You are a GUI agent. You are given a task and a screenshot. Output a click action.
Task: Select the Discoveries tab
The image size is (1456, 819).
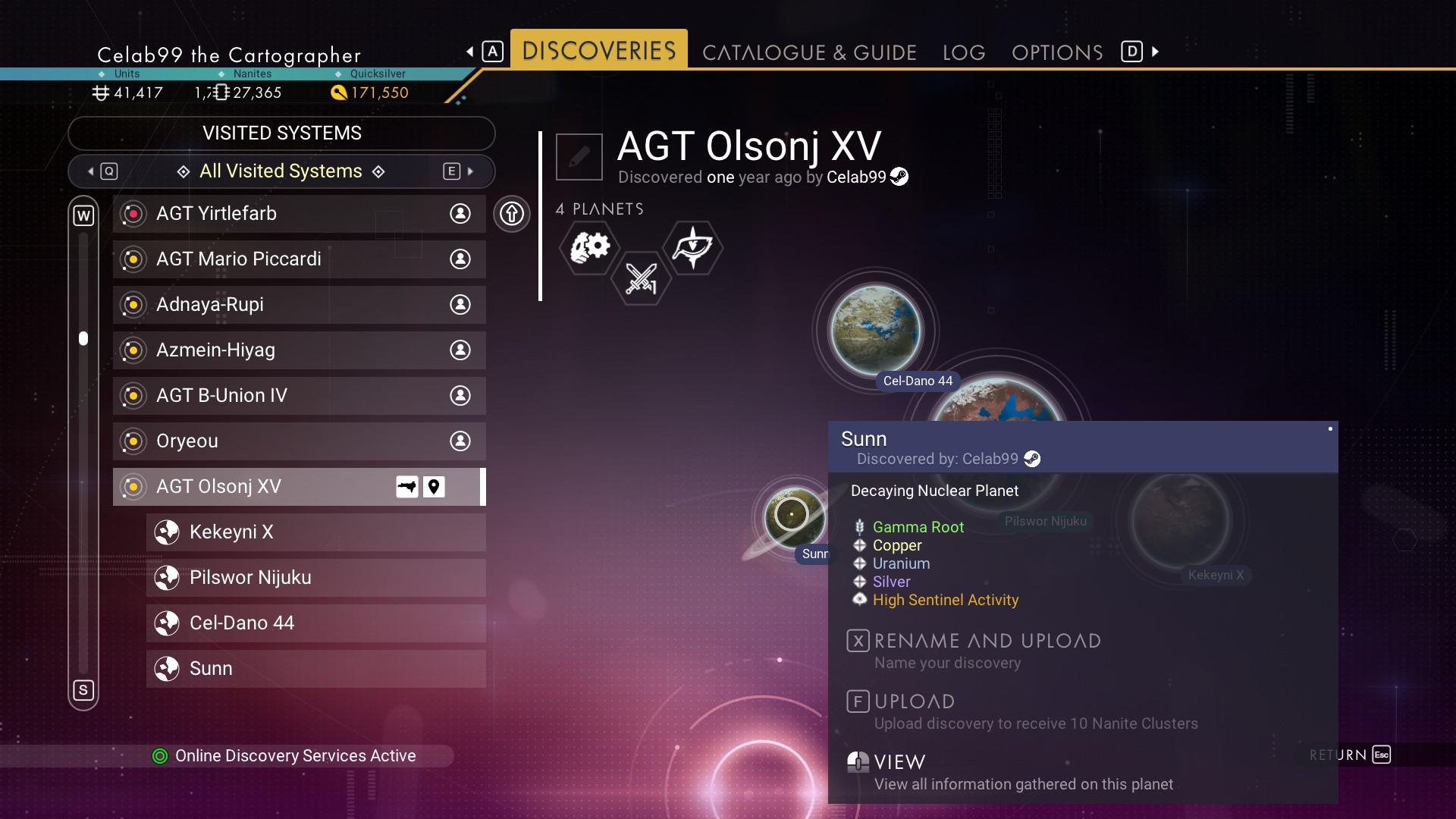tap(598, 51)
